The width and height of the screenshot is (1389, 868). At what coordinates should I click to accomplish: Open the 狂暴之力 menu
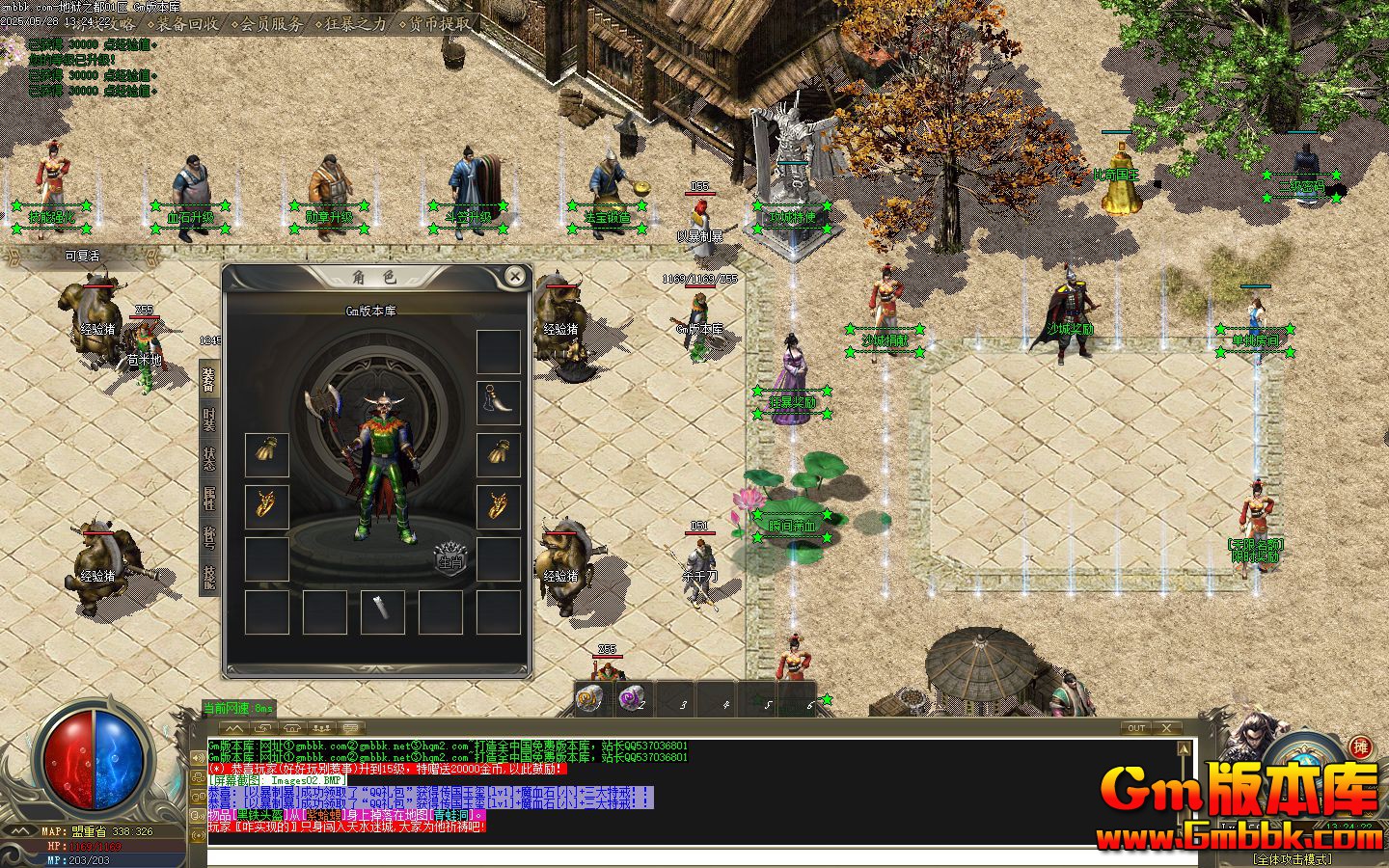(354, 23)
